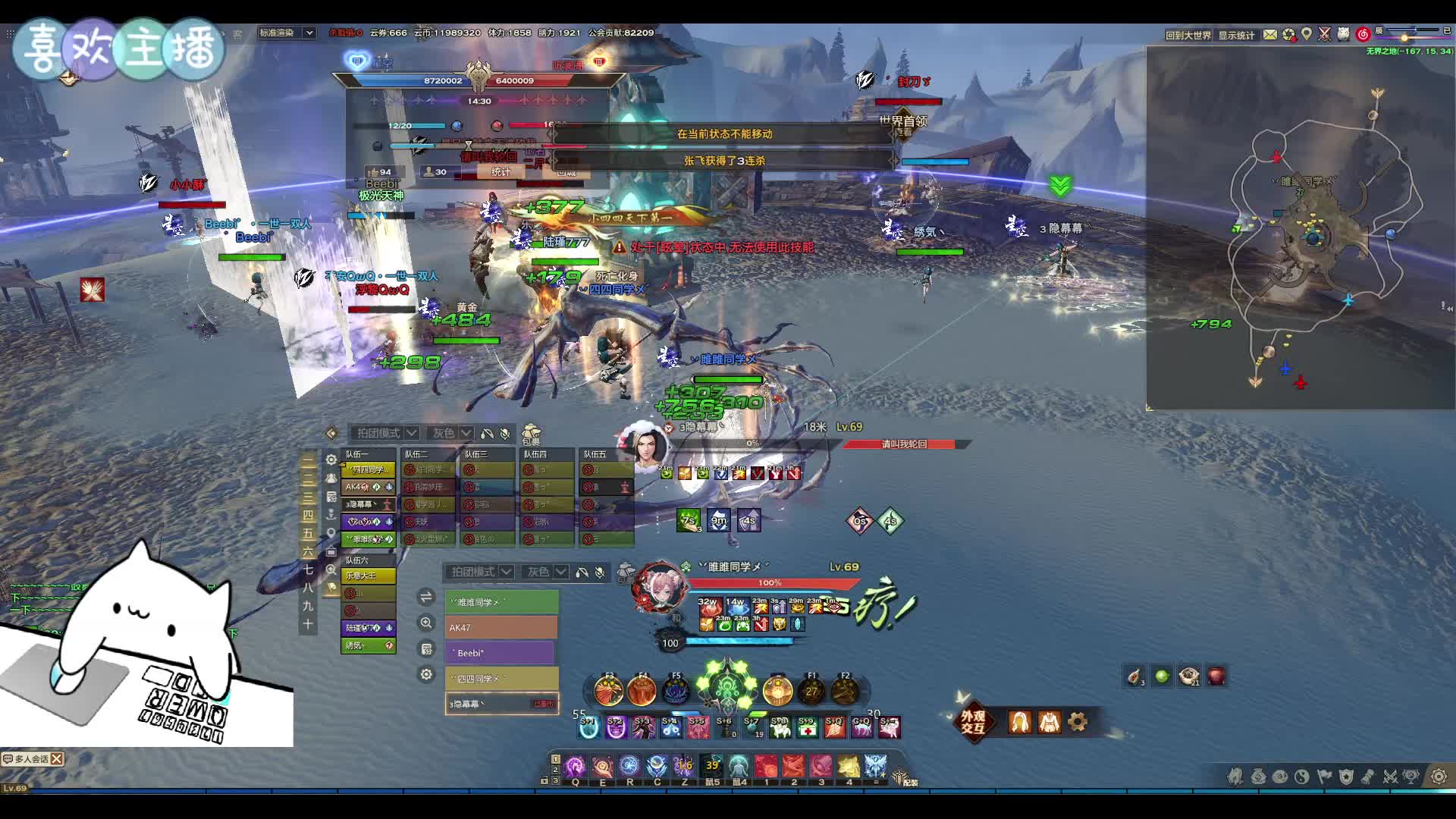Click the swap arrows icon beside party list
Image resolution: width=1456 pixels, height=819 pixels.
pyautogui.click(x=426, y=598)
